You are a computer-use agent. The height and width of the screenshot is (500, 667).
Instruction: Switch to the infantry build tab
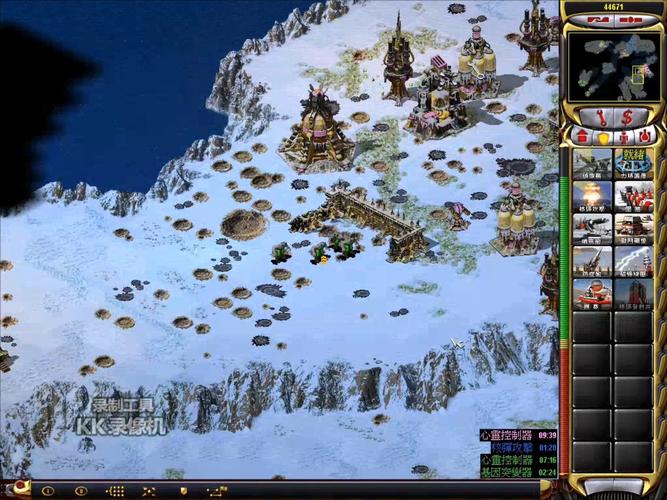point(624,136)
